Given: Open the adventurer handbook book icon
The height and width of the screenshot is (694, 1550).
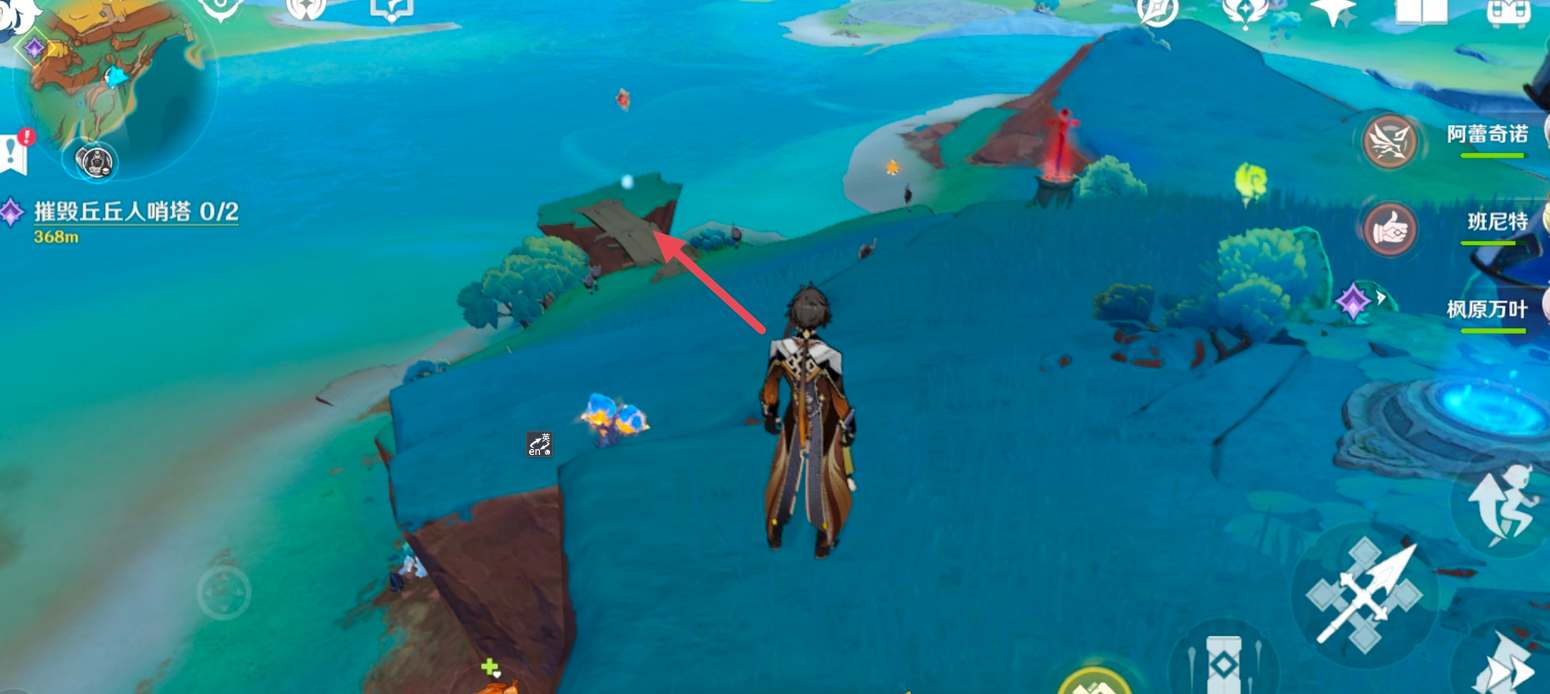Looking at the screenshot, I should 1421,10.
